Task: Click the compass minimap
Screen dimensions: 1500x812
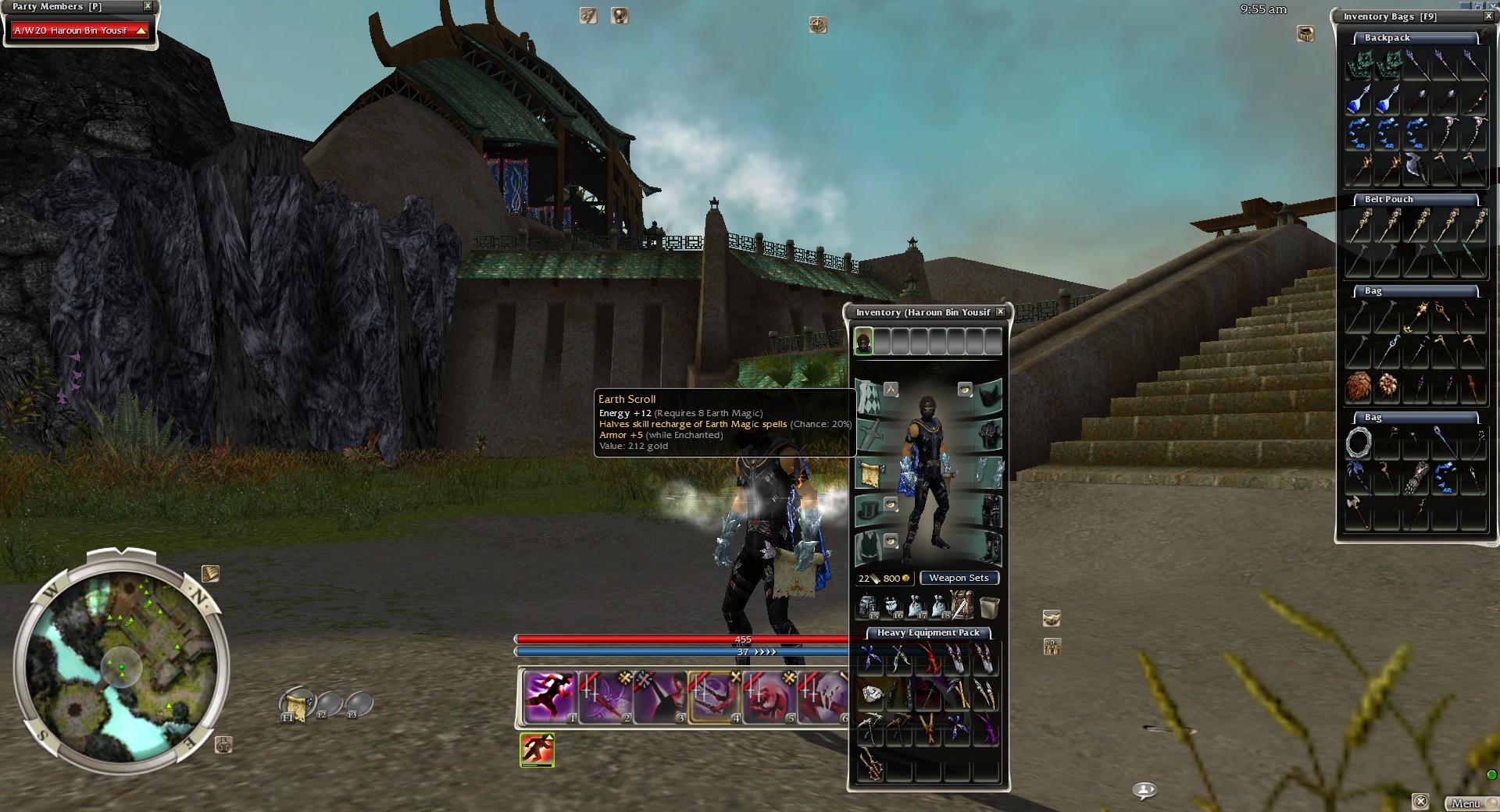Action: click(121, 664)
